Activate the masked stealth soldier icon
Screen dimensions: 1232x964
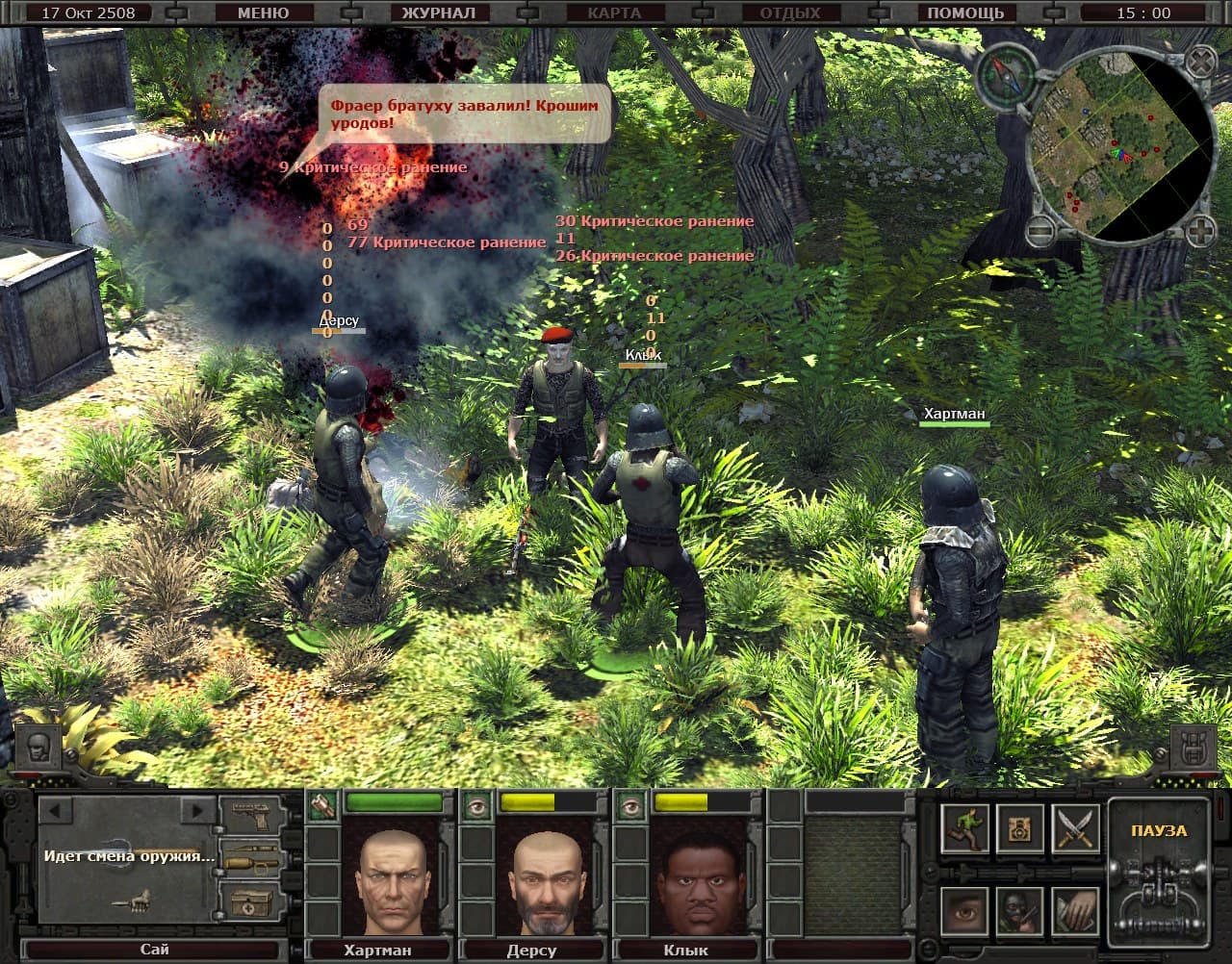click(x=1018, y=912)
